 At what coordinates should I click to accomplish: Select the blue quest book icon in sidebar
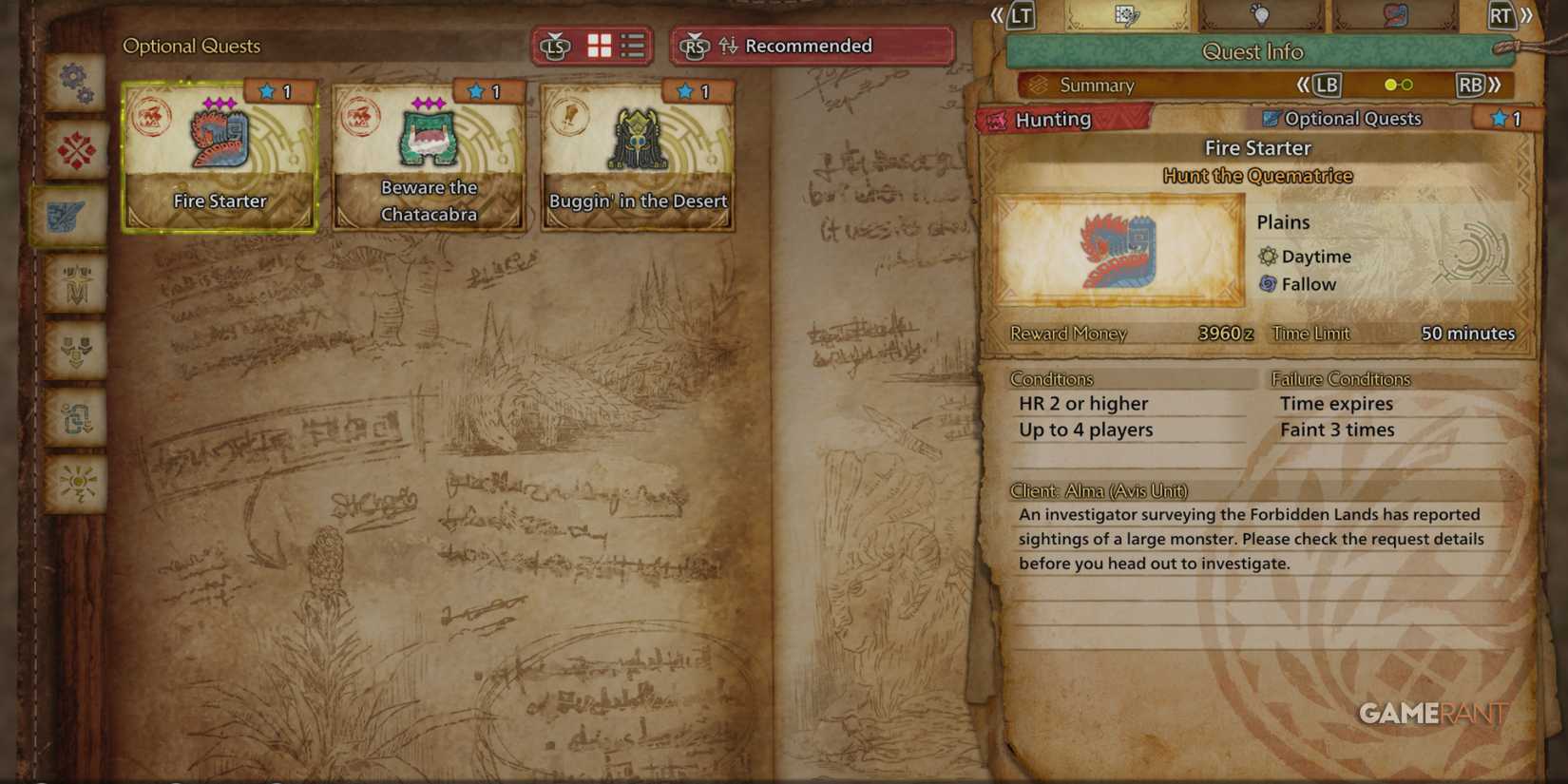coord(76,217)
